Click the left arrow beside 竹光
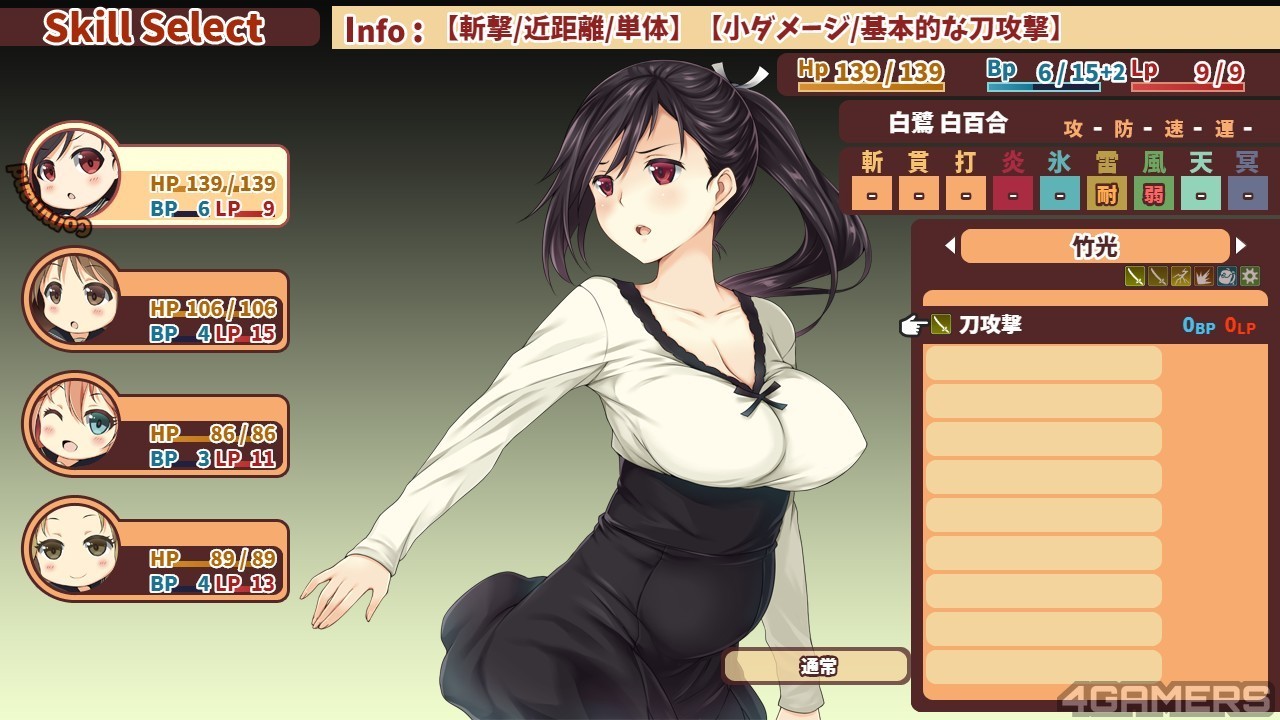 [x=950, y=246]
